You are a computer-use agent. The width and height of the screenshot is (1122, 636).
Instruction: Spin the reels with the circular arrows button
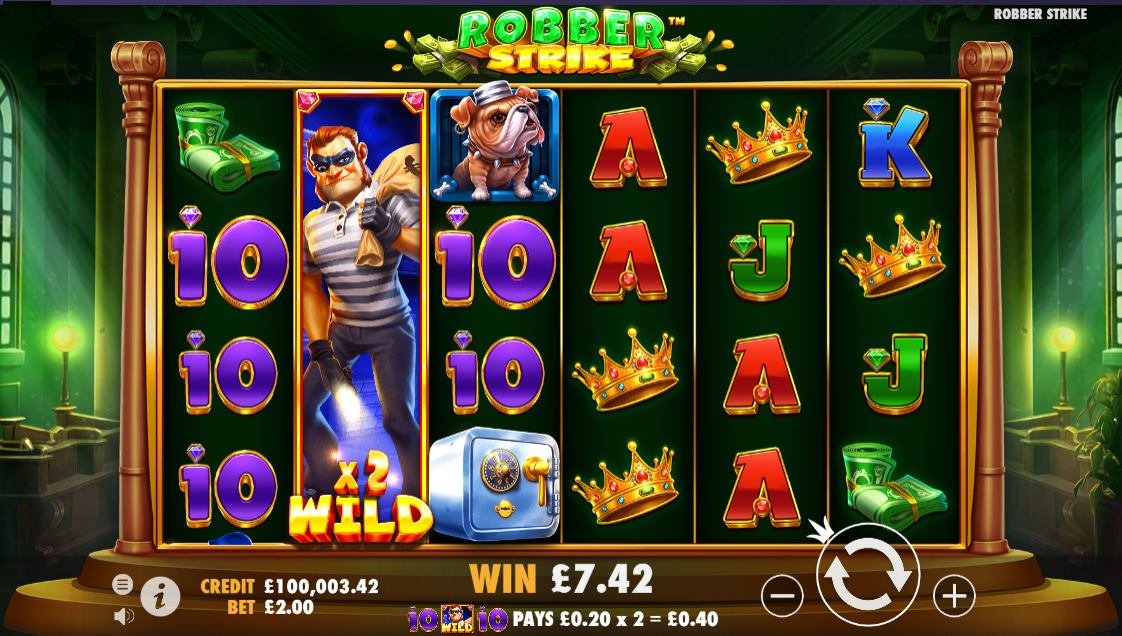pyautogui.click(x=867, y=576)
